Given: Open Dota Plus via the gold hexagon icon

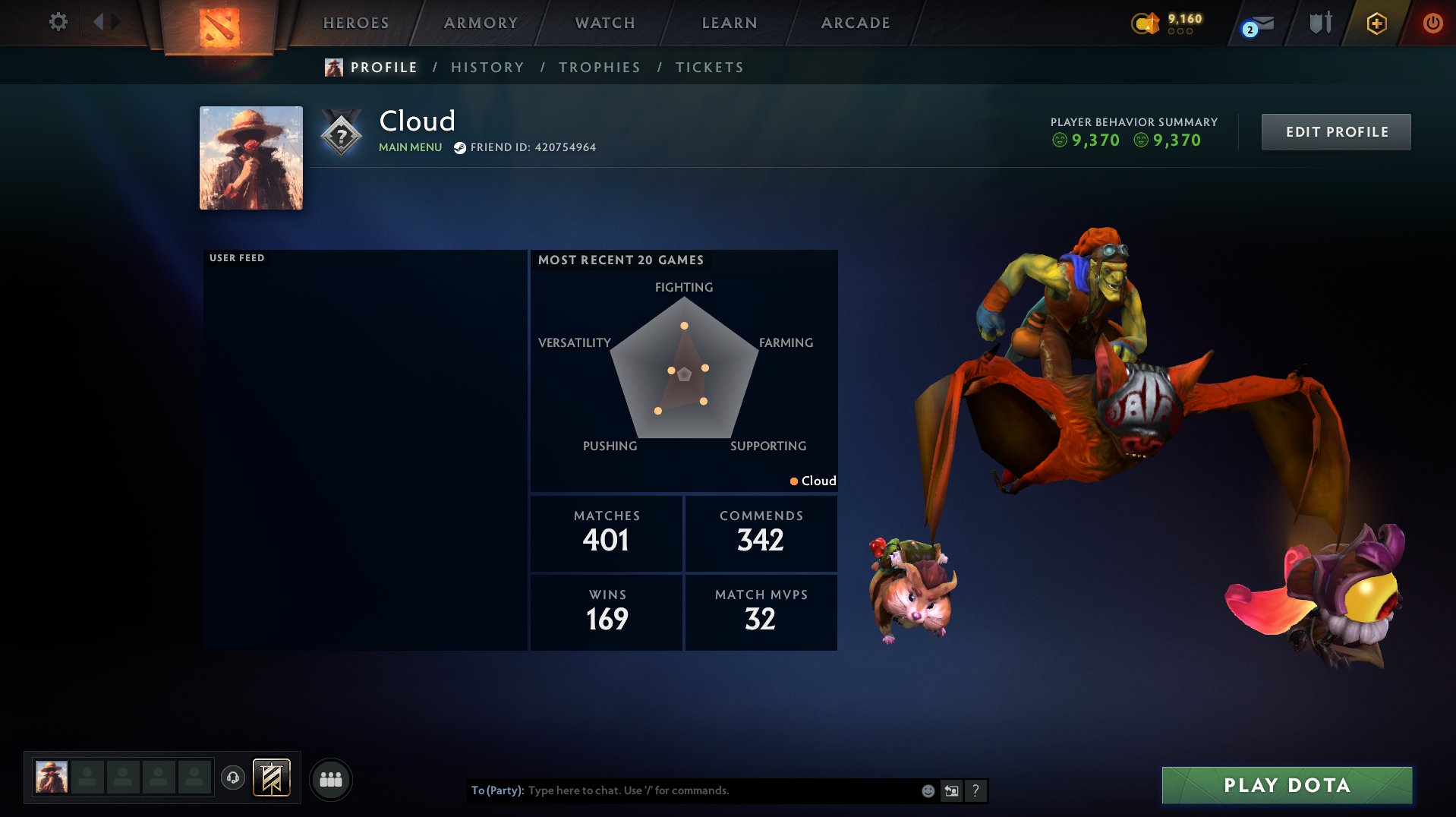Looking at the screenshot, I should click(x=1376, y=24).
